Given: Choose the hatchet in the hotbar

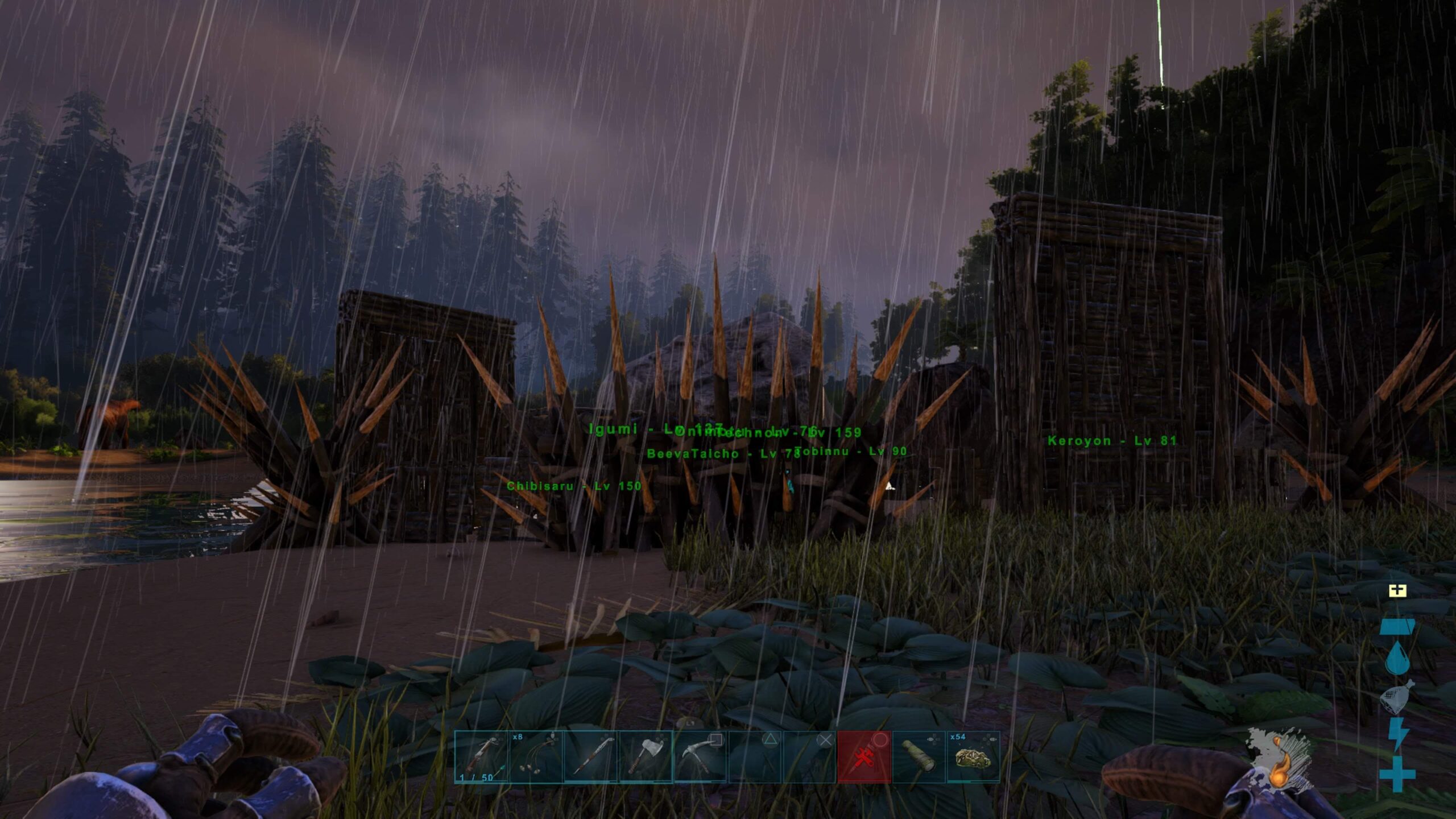Looking at the screenshot, I should [645, 757].
